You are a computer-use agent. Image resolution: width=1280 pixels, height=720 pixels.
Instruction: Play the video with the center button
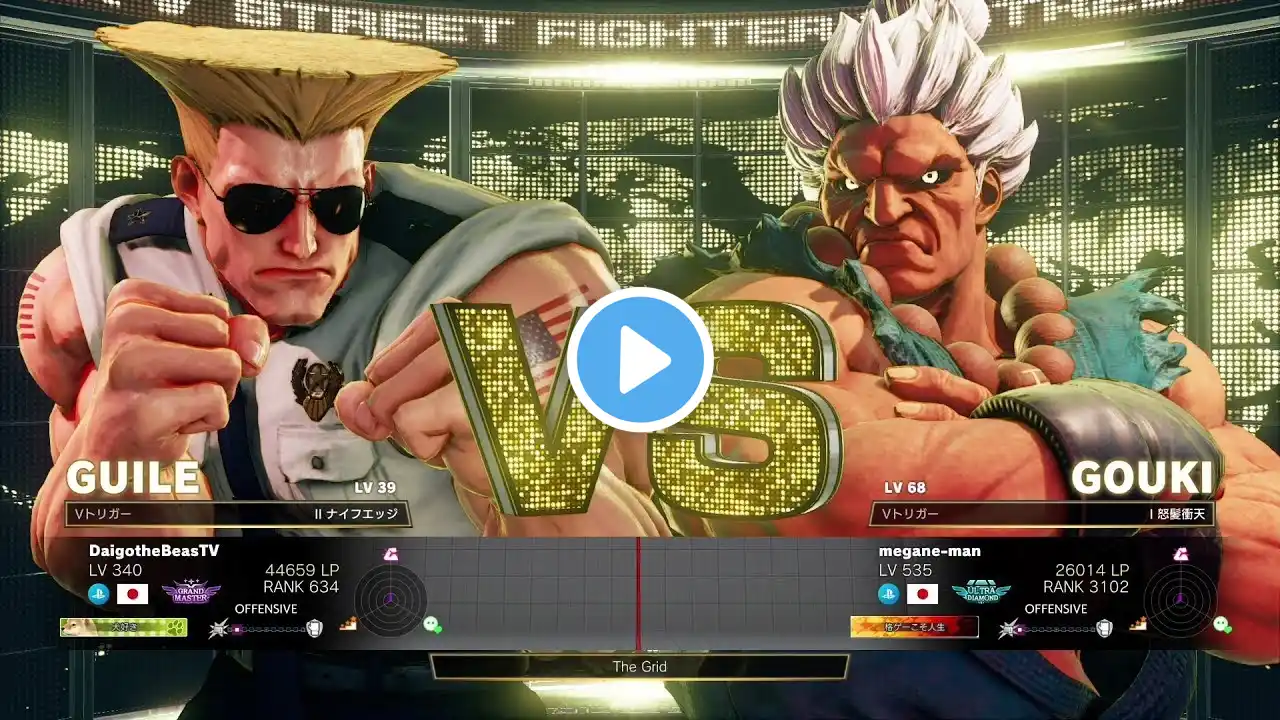click(x=640, y=360)
